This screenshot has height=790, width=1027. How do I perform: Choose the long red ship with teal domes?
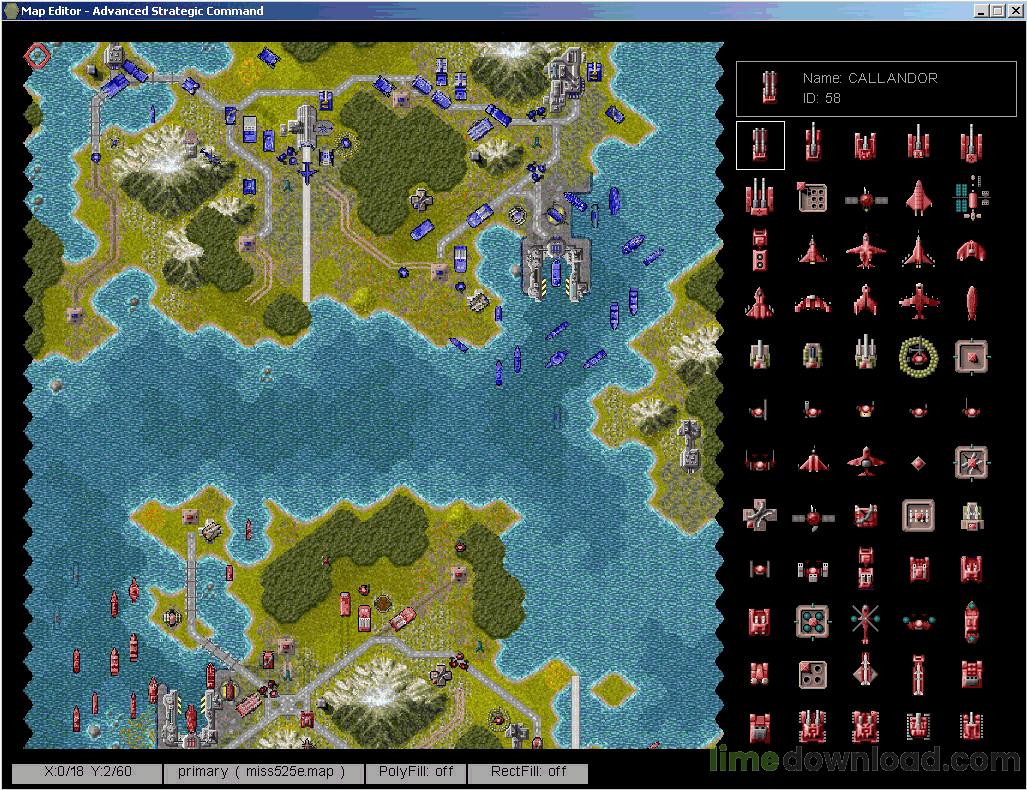click(970, 622)
